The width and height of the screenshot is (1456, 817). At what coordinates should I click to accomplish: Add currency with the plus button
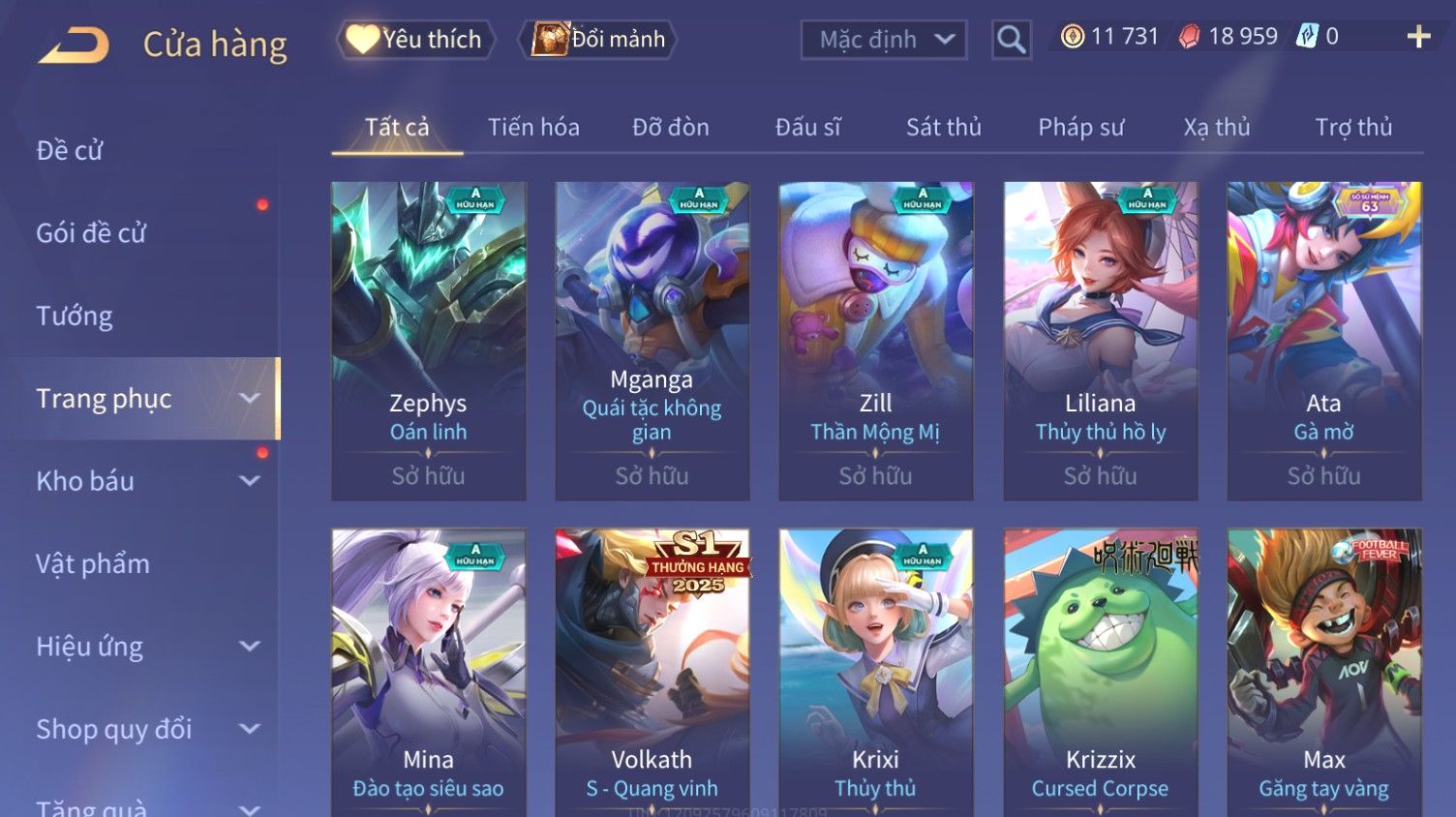coord(1418,37)
